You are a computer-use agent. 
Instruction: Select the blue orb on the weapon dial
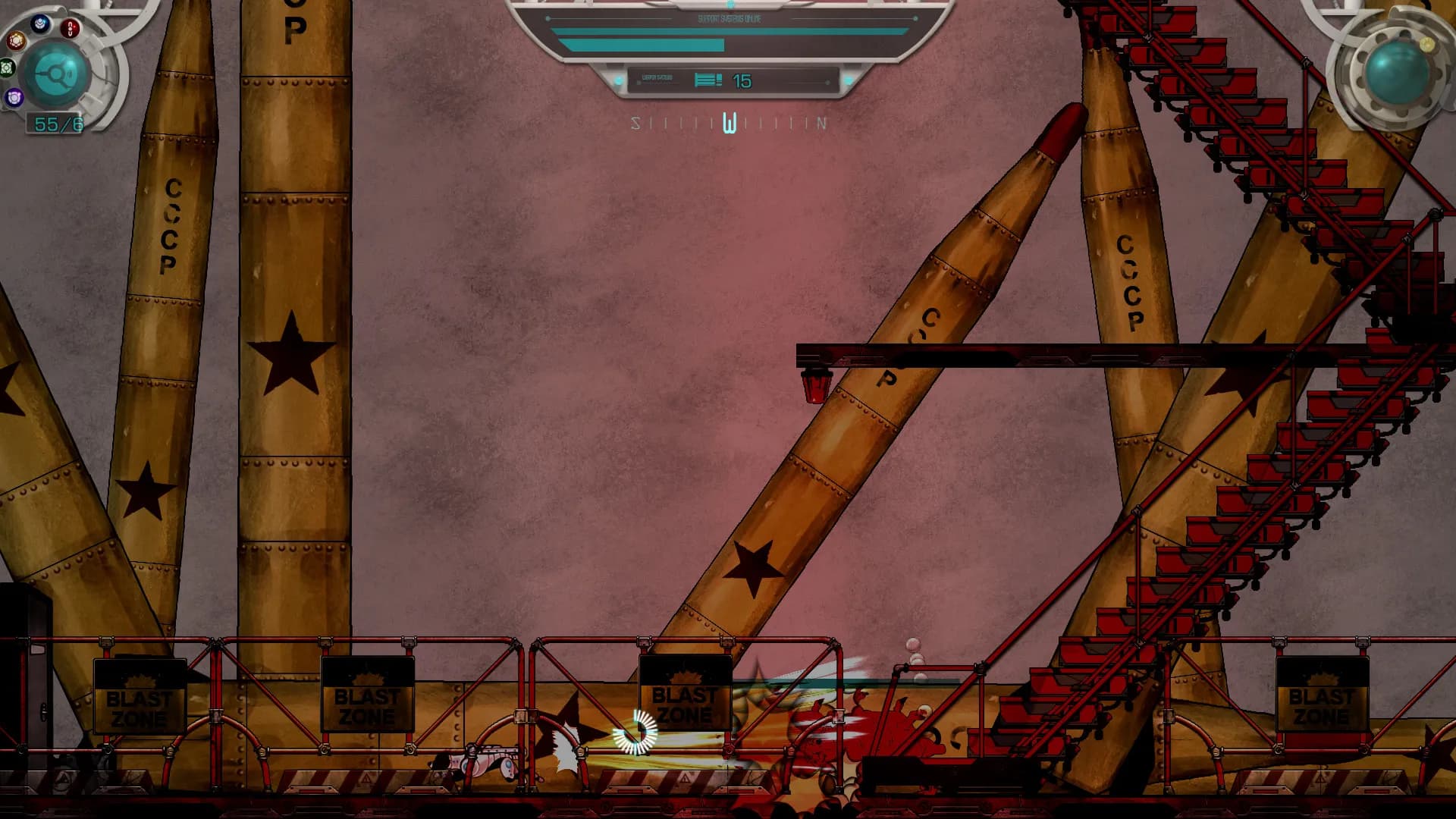click(40, 24)
